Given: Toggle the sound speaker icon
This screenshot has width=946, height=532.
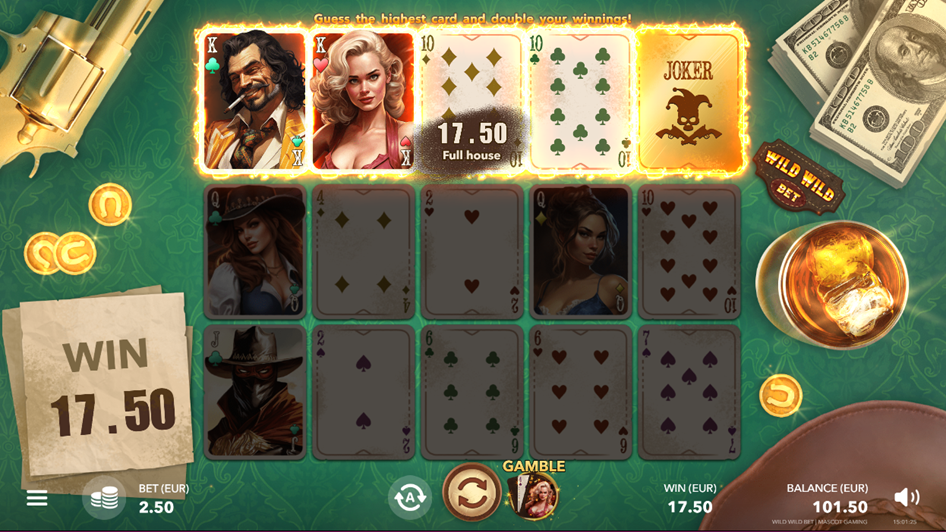Looking at the screenshot, I should (x=906, y=497).
